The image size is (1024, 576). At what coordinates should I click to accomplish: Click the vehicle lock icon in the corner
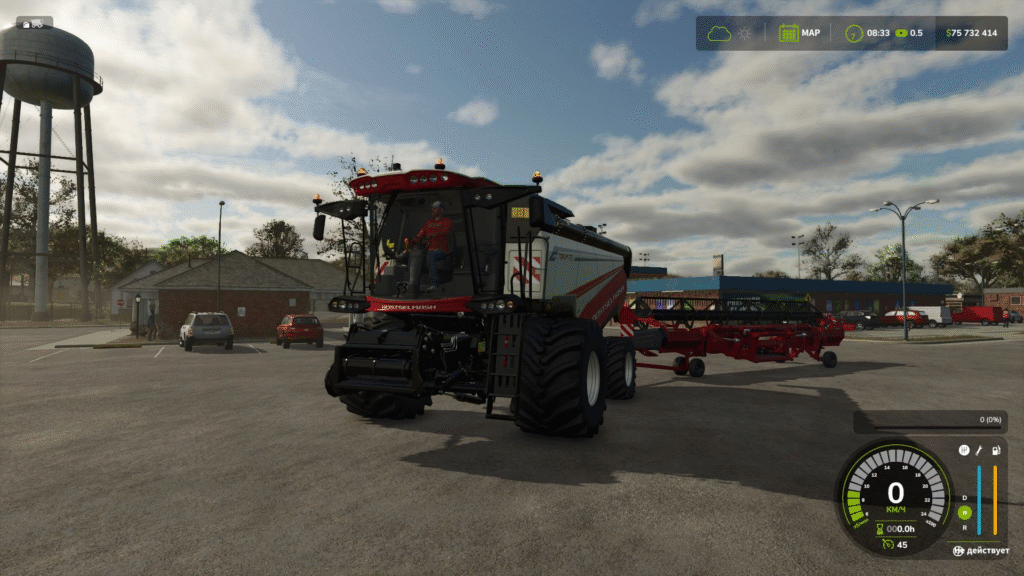958,551
